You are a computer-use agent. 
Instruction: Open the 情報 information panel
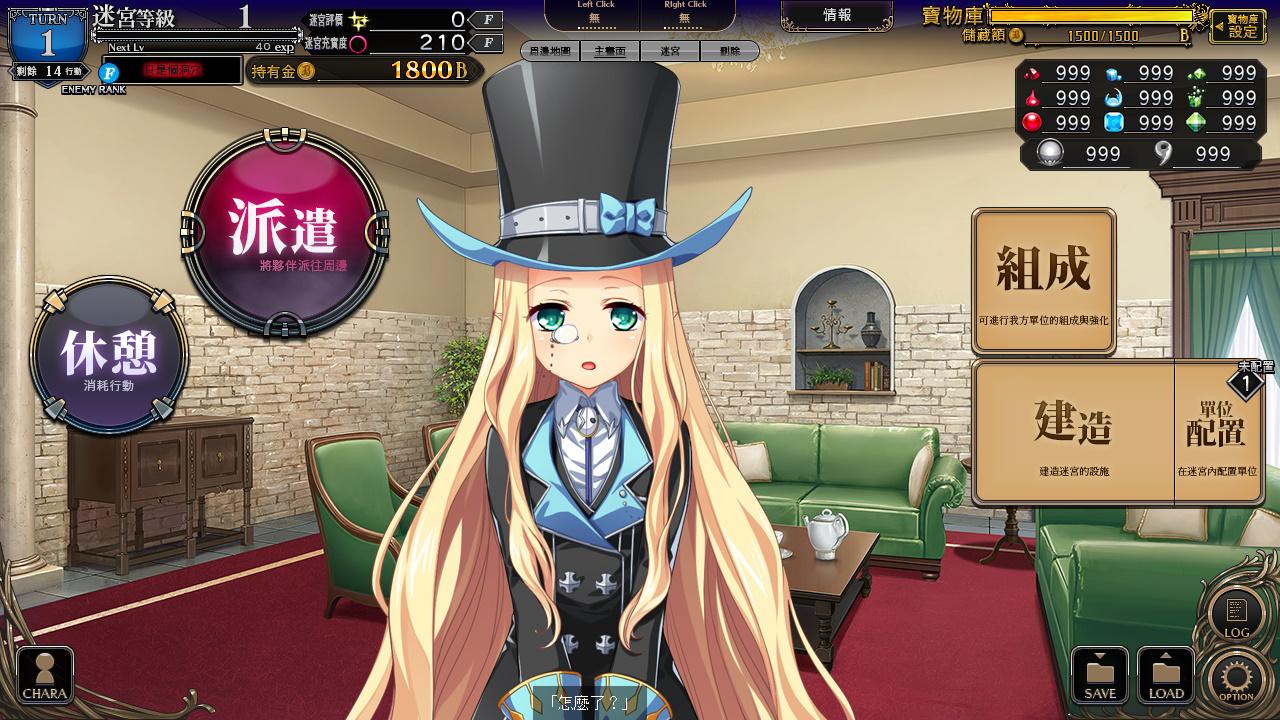(x=837, y=15)
